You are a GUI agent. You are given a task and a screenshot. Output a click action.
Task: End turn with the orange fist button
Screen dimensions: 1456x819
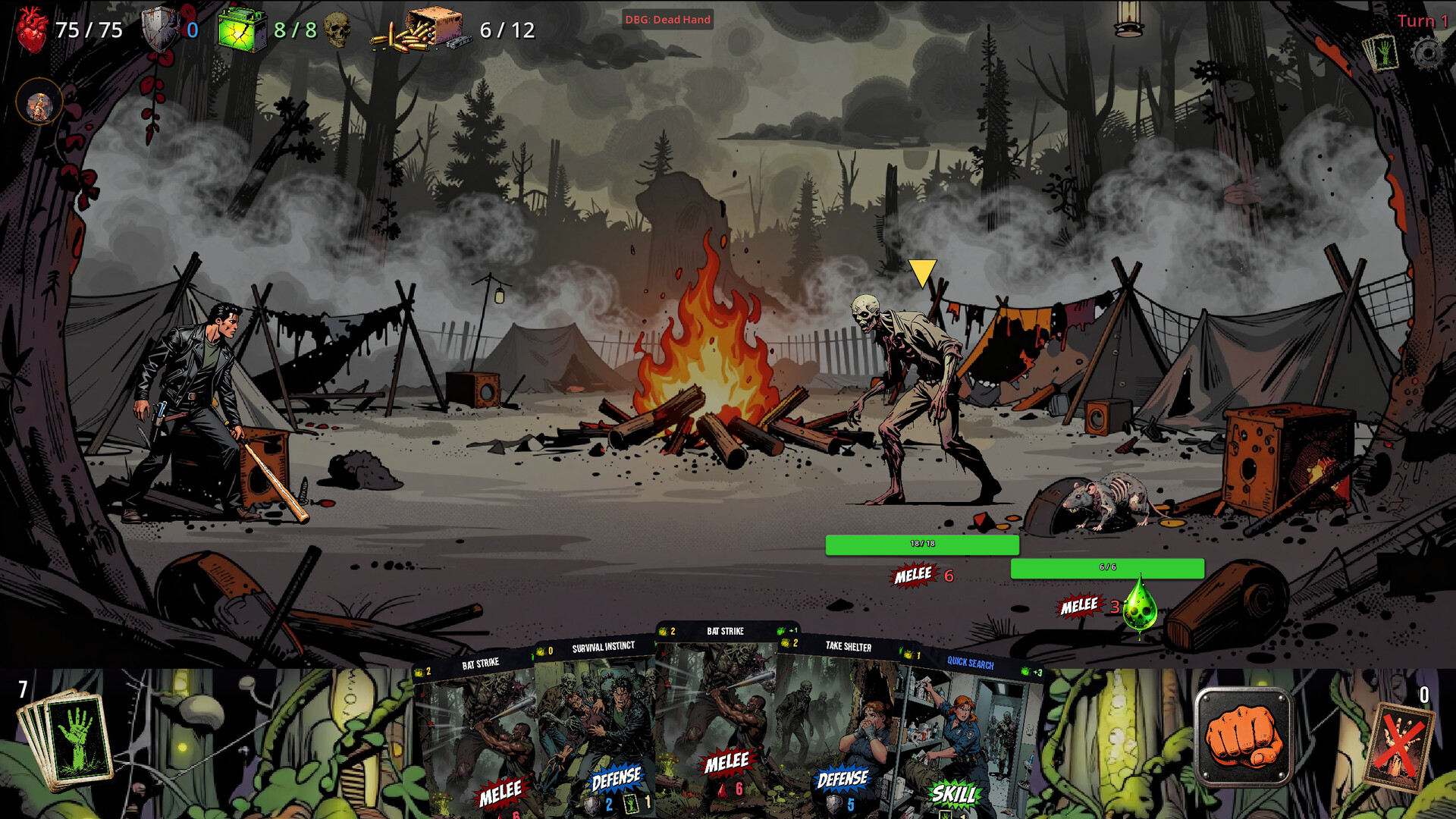tap(1243, 736)
